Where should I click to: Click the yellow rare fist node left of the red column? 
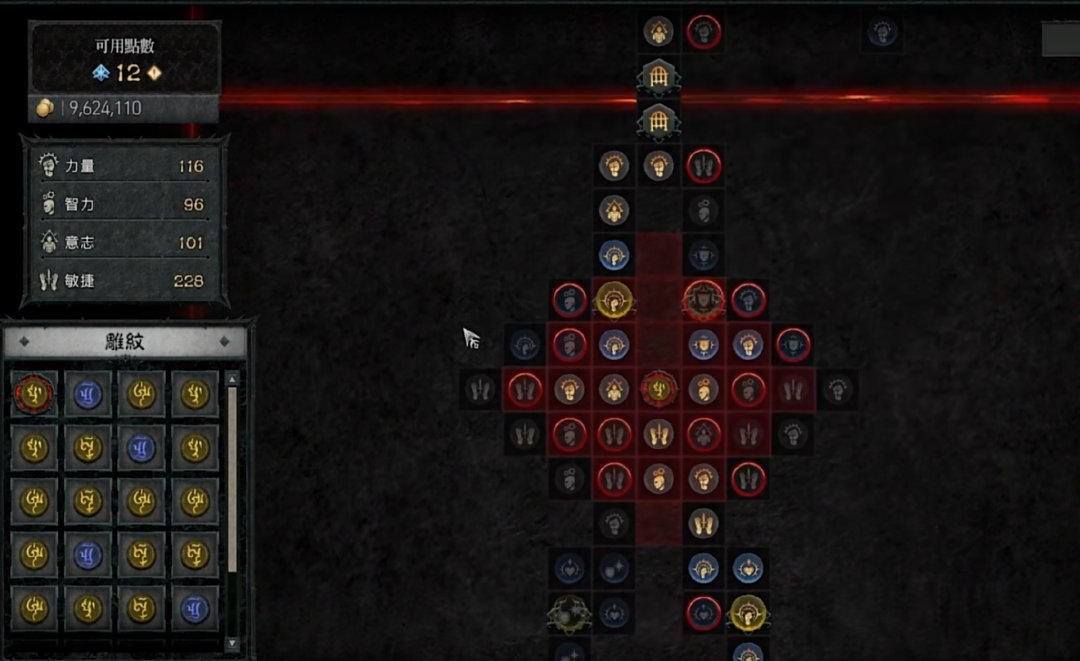point(613,299)
